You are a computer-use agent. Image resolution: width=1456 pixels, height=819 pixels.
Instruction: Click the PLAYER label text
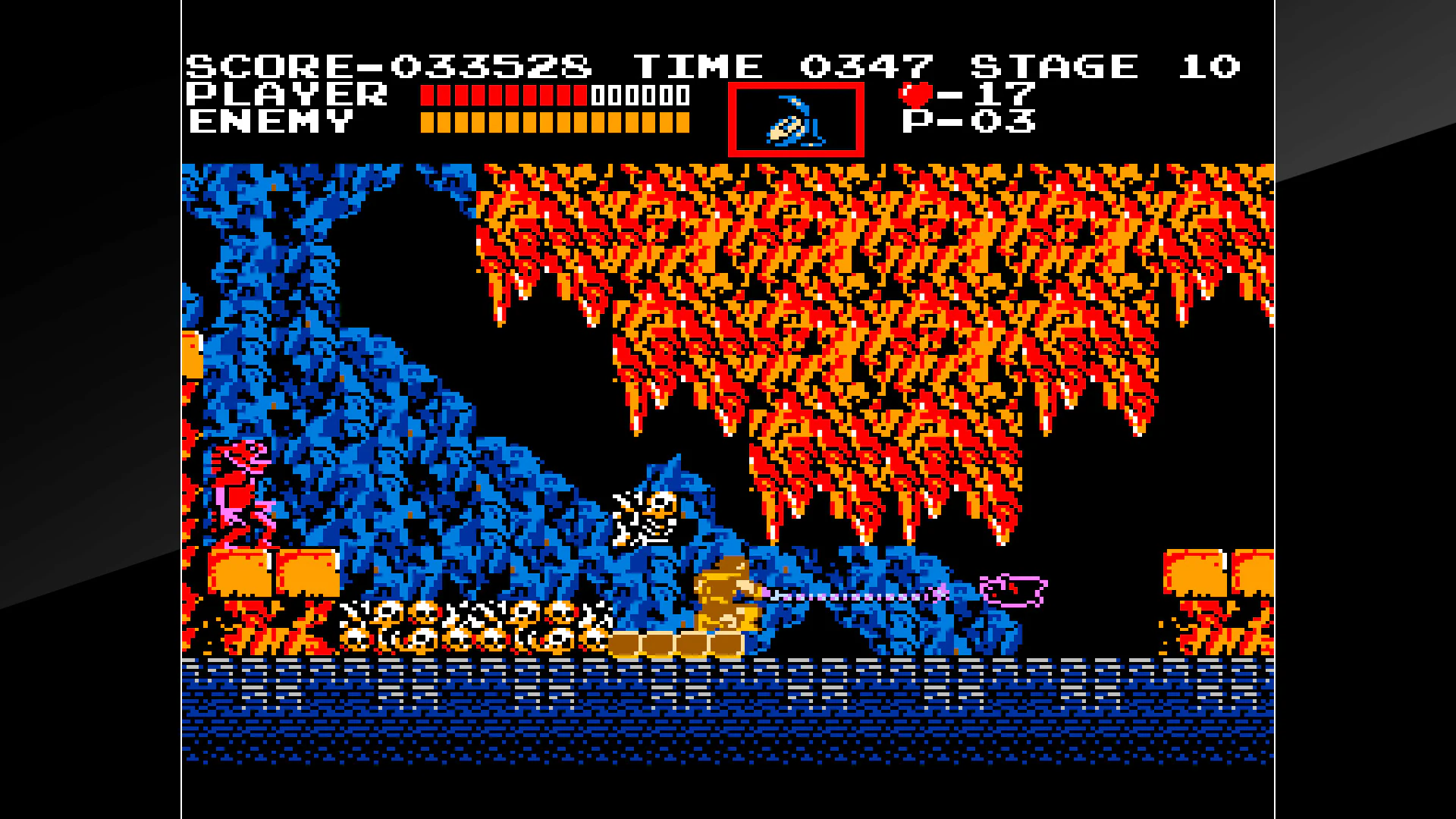tap(284, 93)
